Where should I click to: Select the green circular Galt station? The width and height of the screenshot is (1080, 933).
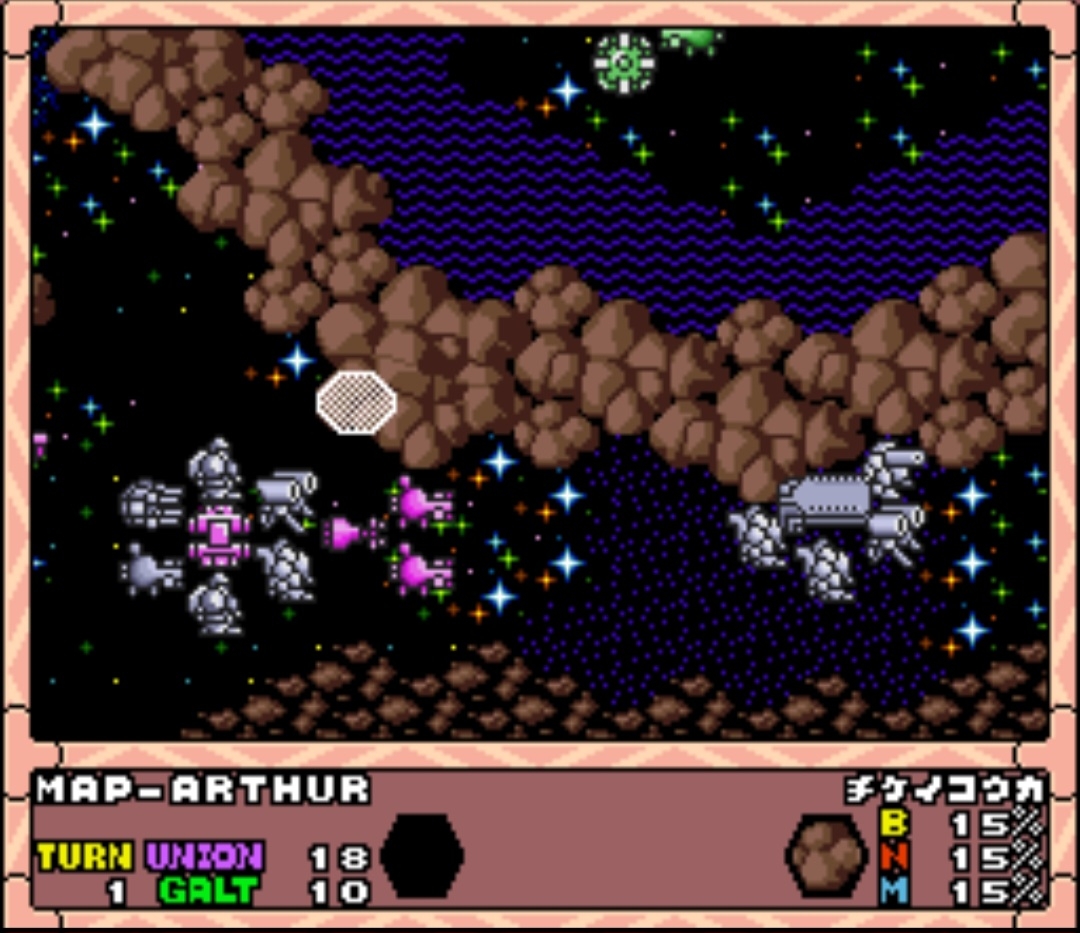click(x=624, y=62)
